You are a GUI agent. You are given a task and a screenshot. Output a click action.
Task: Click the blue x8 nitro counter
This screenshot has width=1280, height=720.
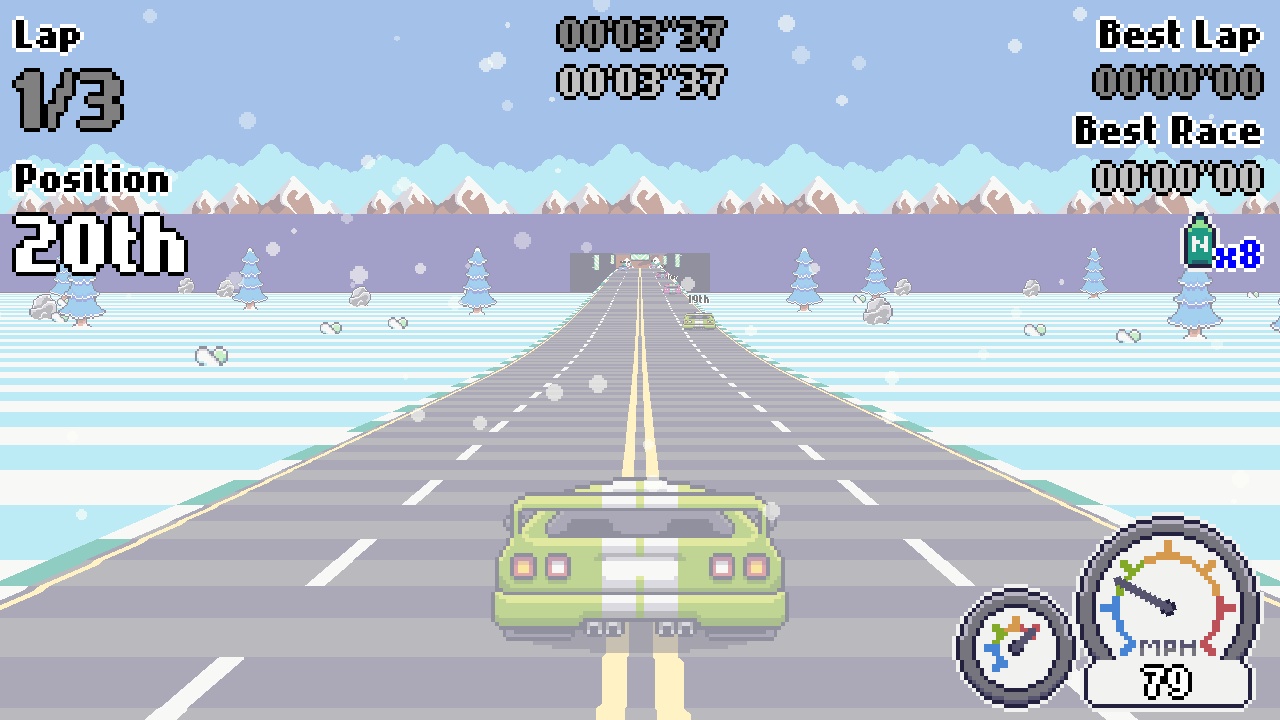1236,255
